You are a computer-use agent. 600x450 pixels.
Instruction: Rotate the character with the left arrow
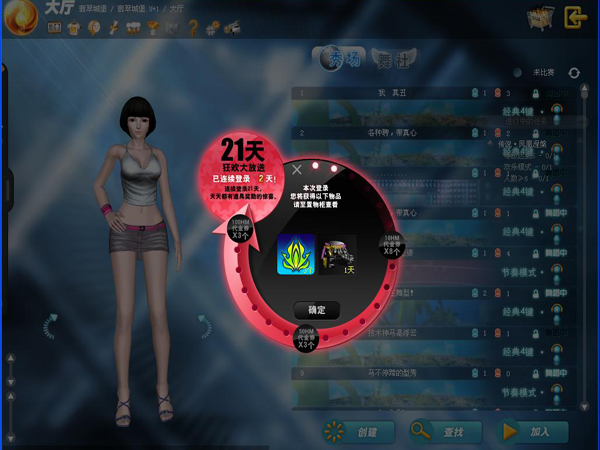(x=49, y=326)
